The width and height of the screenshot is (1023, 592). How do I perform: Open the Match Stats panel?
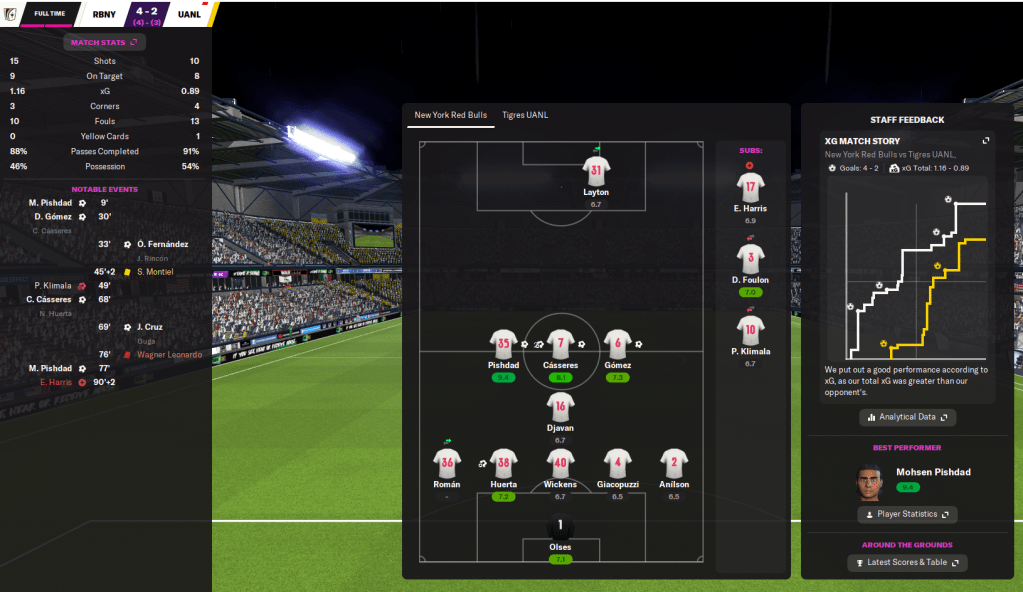pyautogui.click(x=104, y=42)
